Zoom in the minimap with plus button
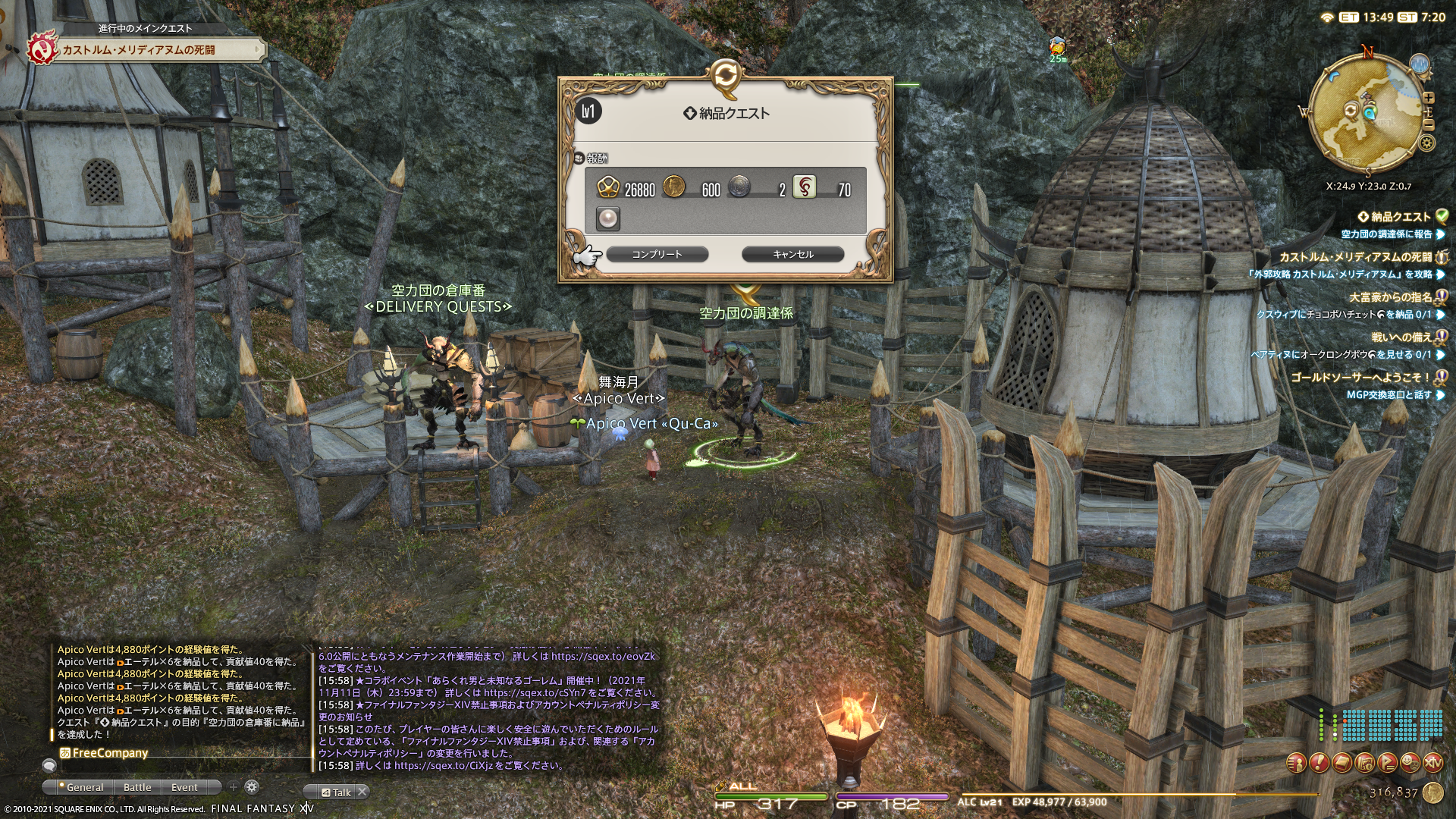 pyautogui.click(x=1429, y=98)
